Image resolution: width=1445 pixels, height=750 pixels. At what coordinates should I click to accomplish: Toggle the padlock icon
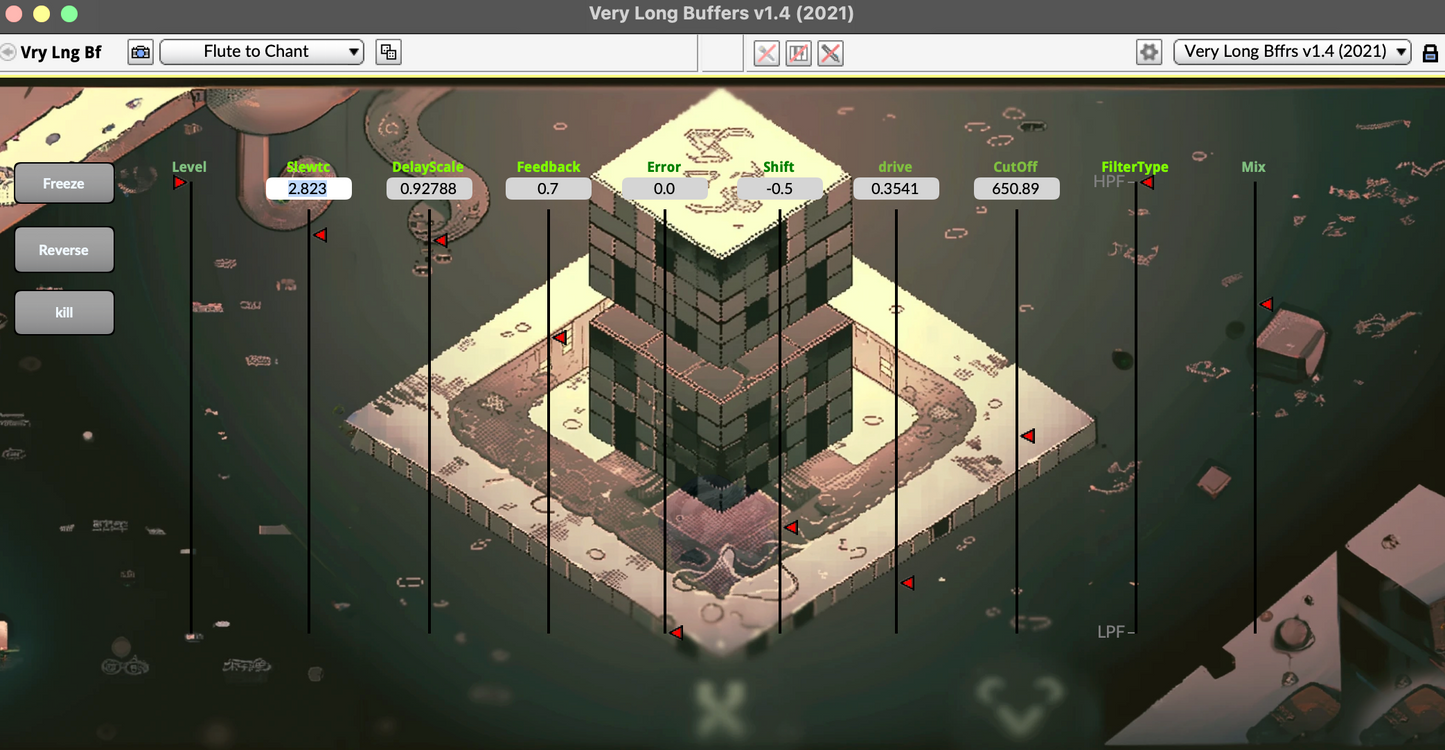tap(1430, 53)
